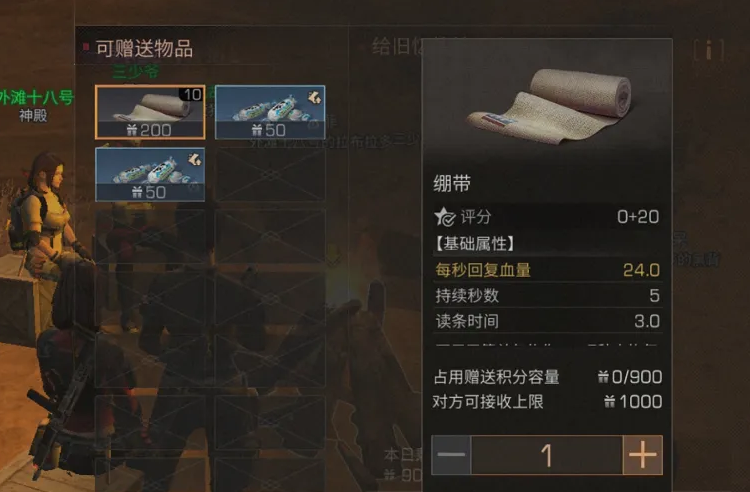This screenshot has width=750, height=492.
Task: Decrease gift quantity with the minus button
Action: tap(452, 456)
